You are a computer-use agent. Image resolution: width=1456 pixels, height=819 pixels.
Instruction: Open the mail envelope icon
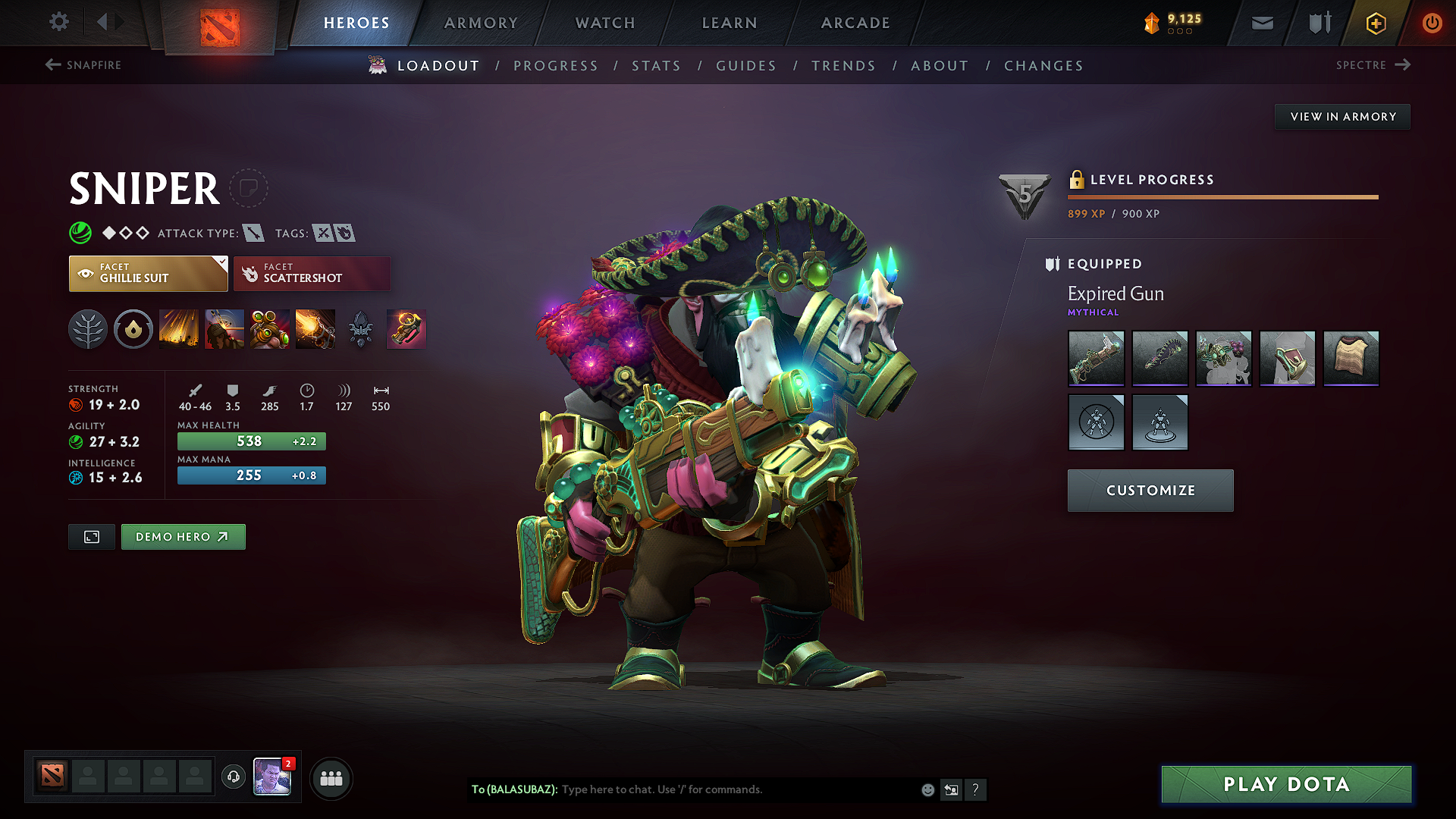point(1261,23)
